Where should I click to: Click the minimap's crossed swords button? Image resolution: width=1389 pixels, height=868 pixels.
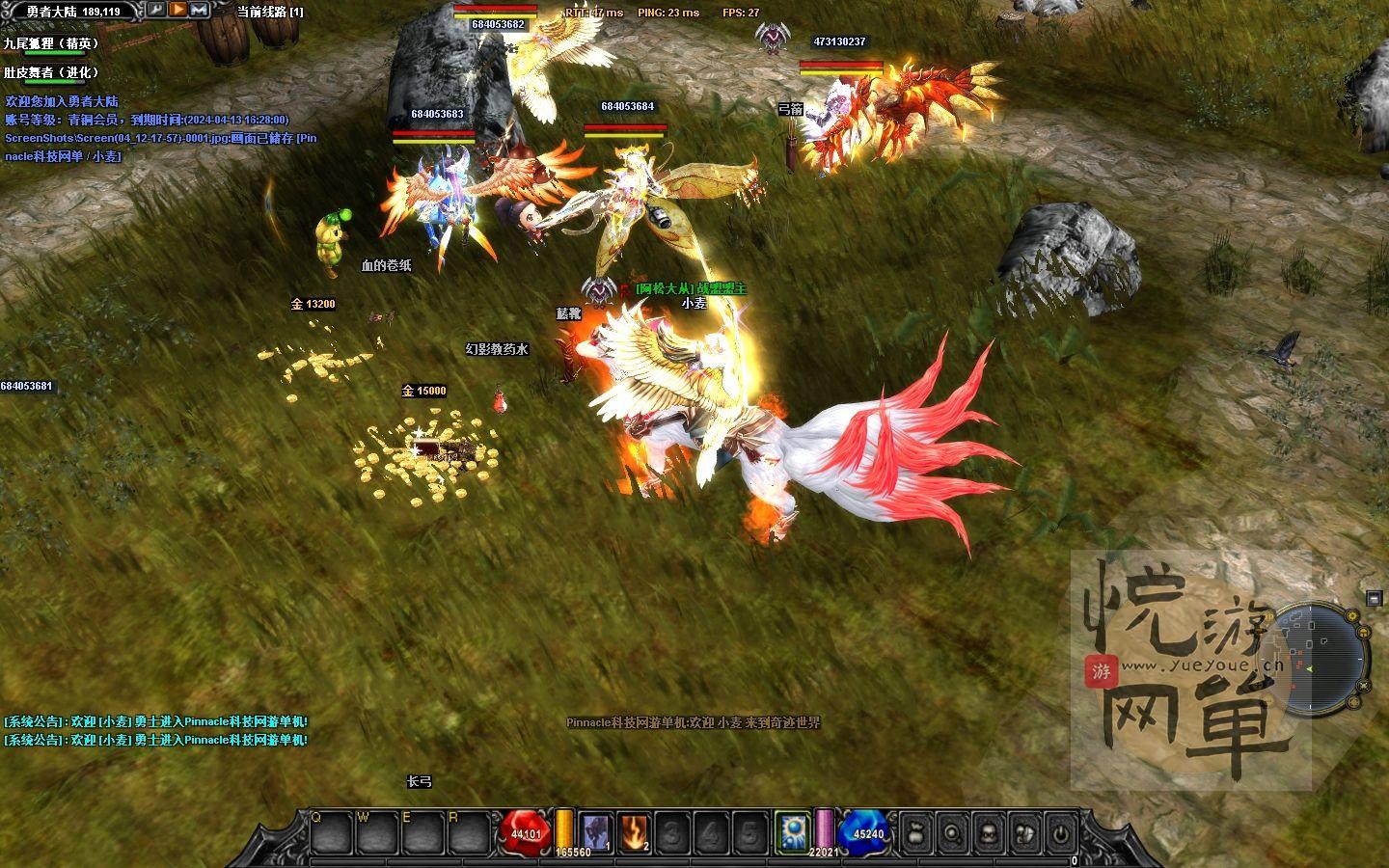tap(1365, 687)
